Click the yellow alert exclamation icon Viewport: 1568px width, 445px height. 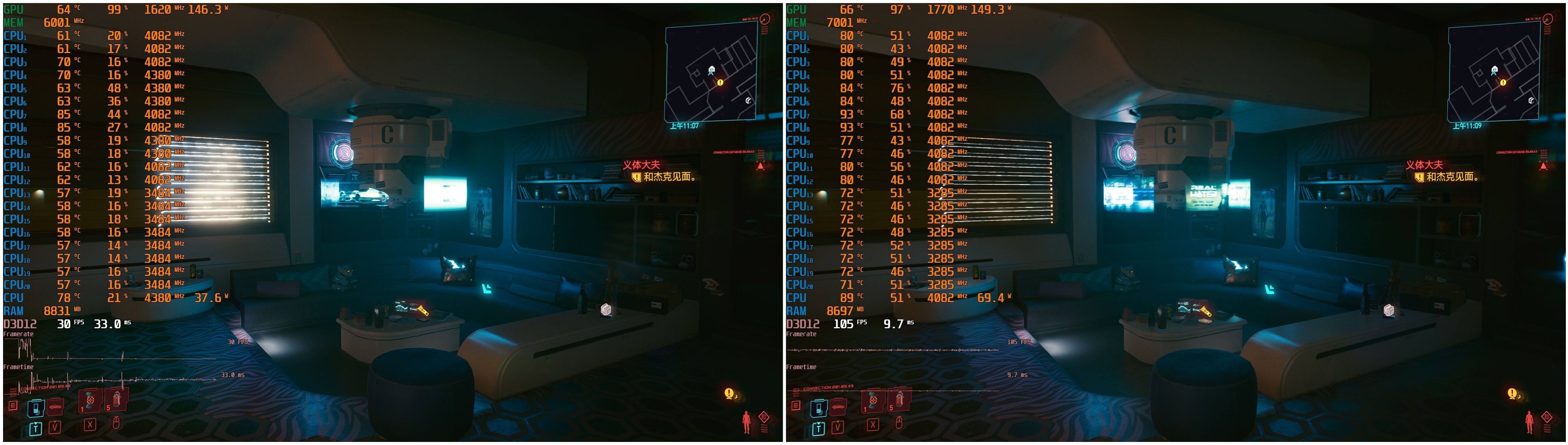[x=729, y=393]
